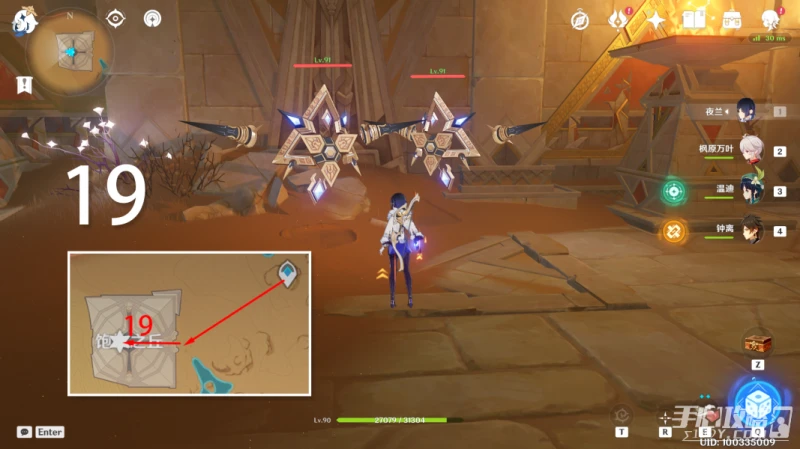Toggle elemental sight eye icon
800x449 pixels.
(x=117, y=18)
